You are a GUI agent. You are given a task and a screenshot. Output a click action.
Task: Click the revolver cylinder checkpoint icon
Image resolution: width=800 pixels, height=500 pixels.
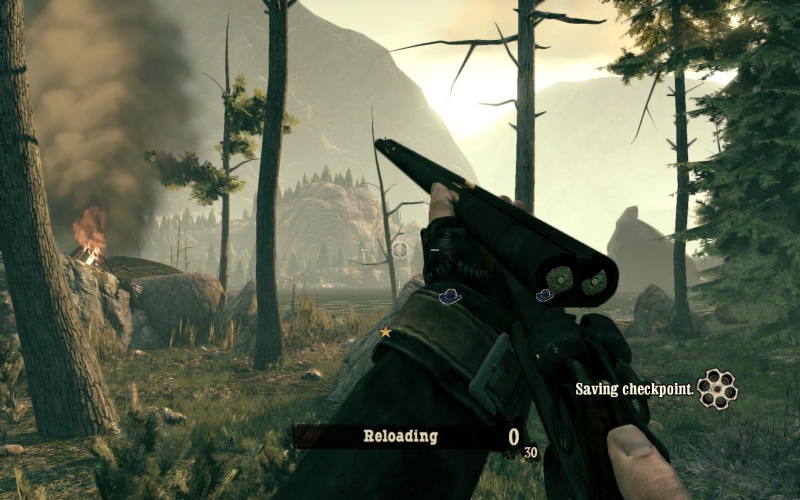(x=717, y=389)
